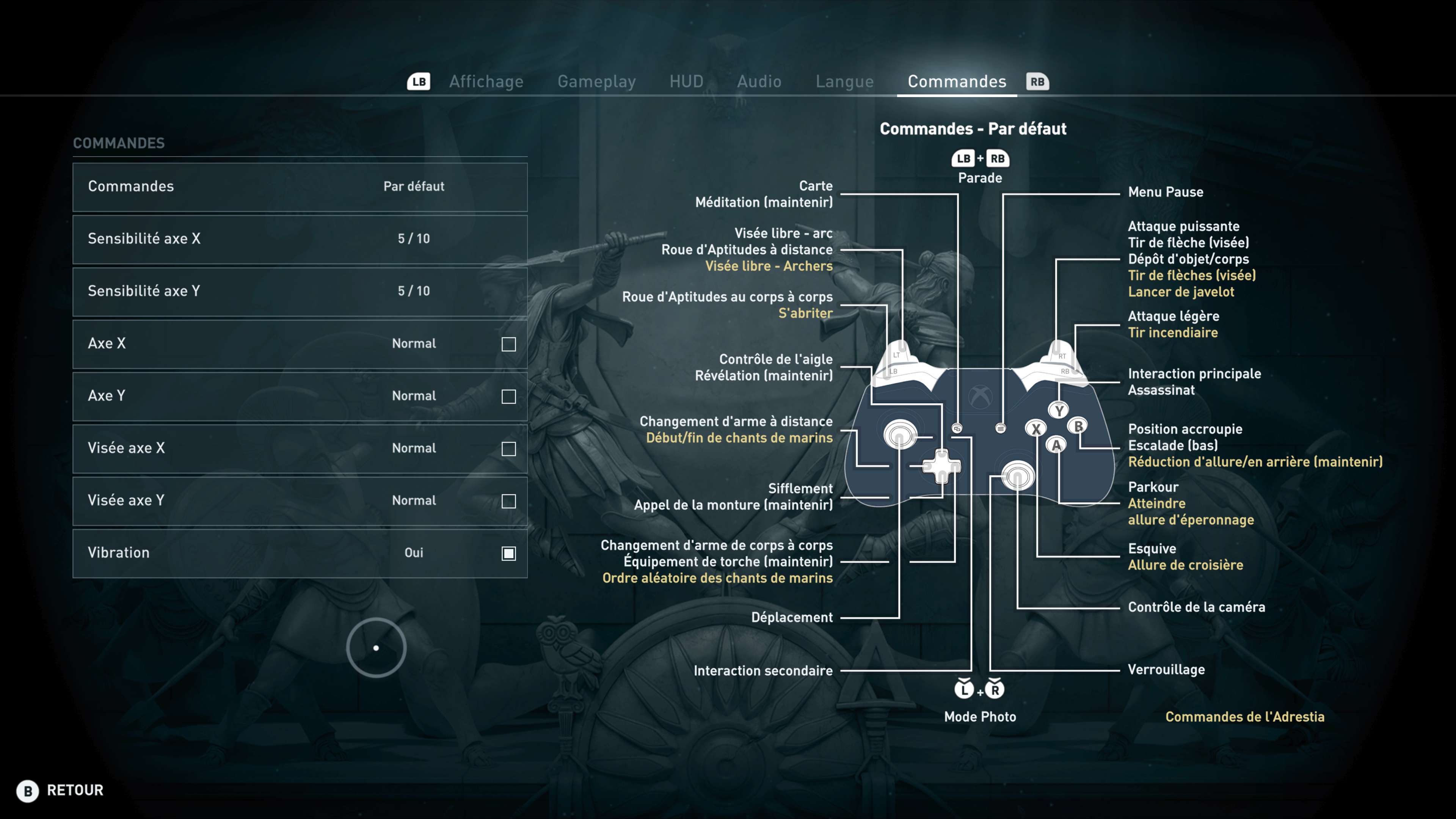The image size is (1456, 819).
Task: Select the HUD tab
Action: coord(686,82)
